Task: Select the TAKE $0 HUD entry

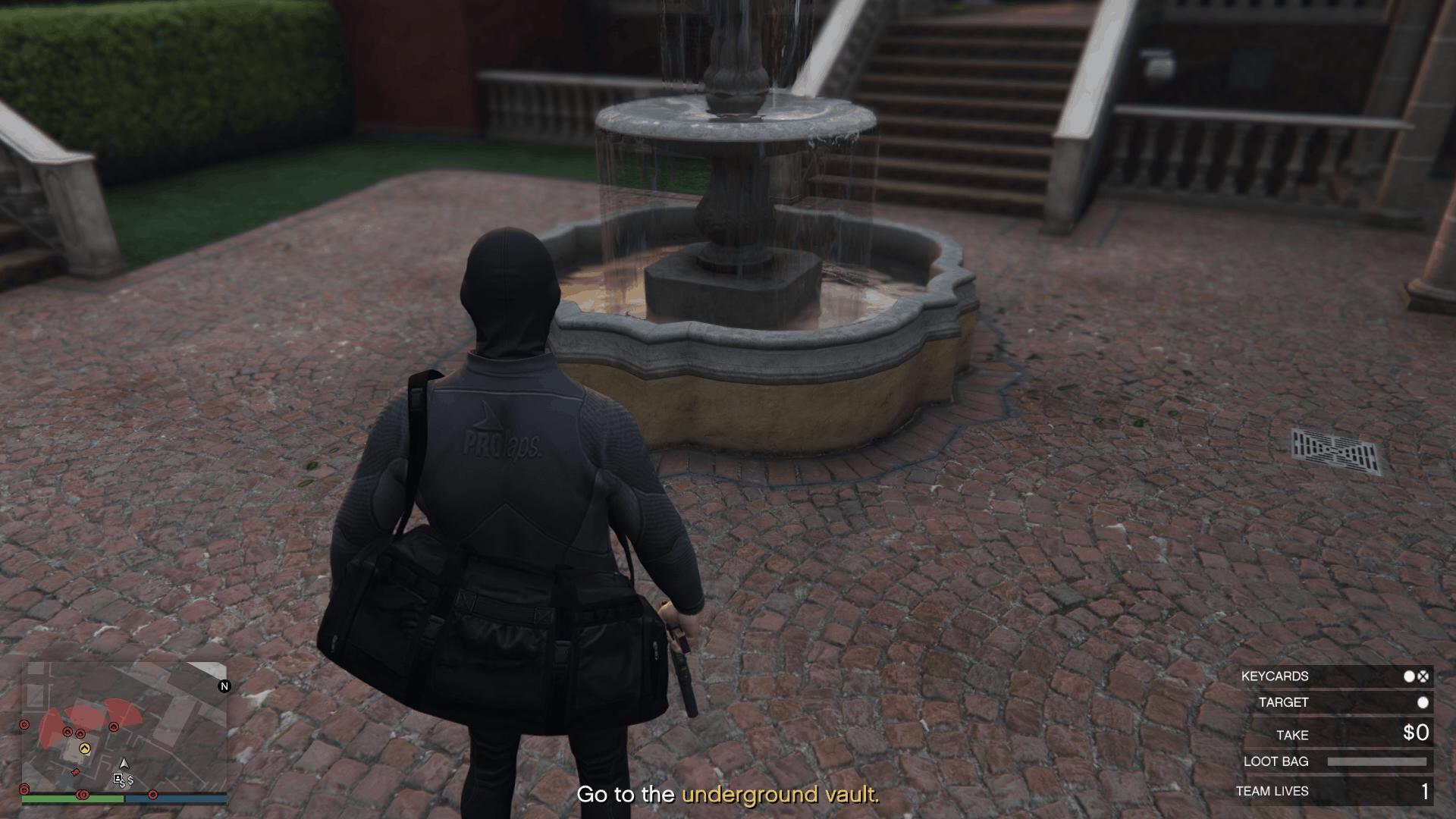Action: pos(1357,734)
